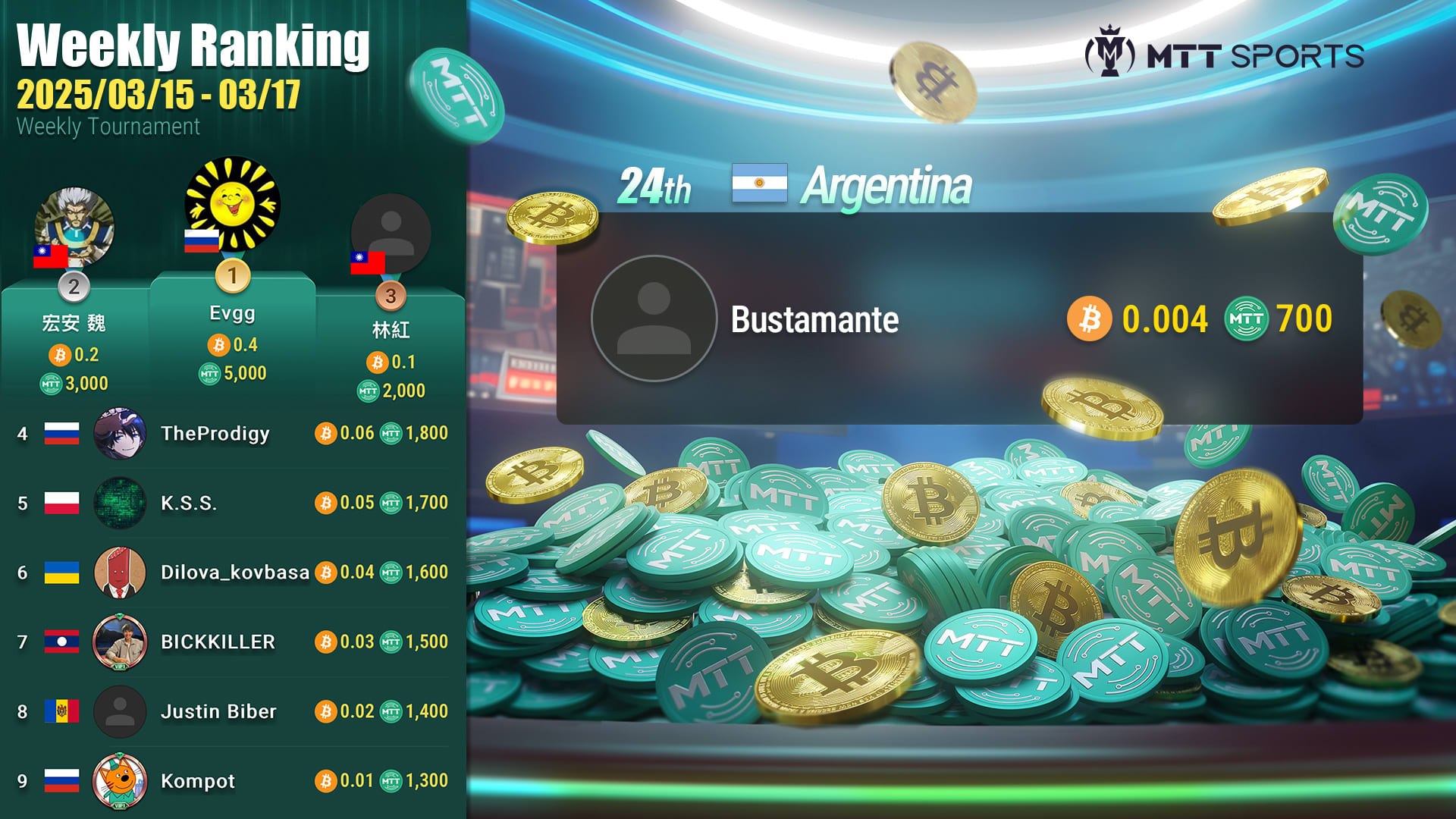
Task: Click the Poland flag next to K.S.S.
Action: click(x=63, y=502)
